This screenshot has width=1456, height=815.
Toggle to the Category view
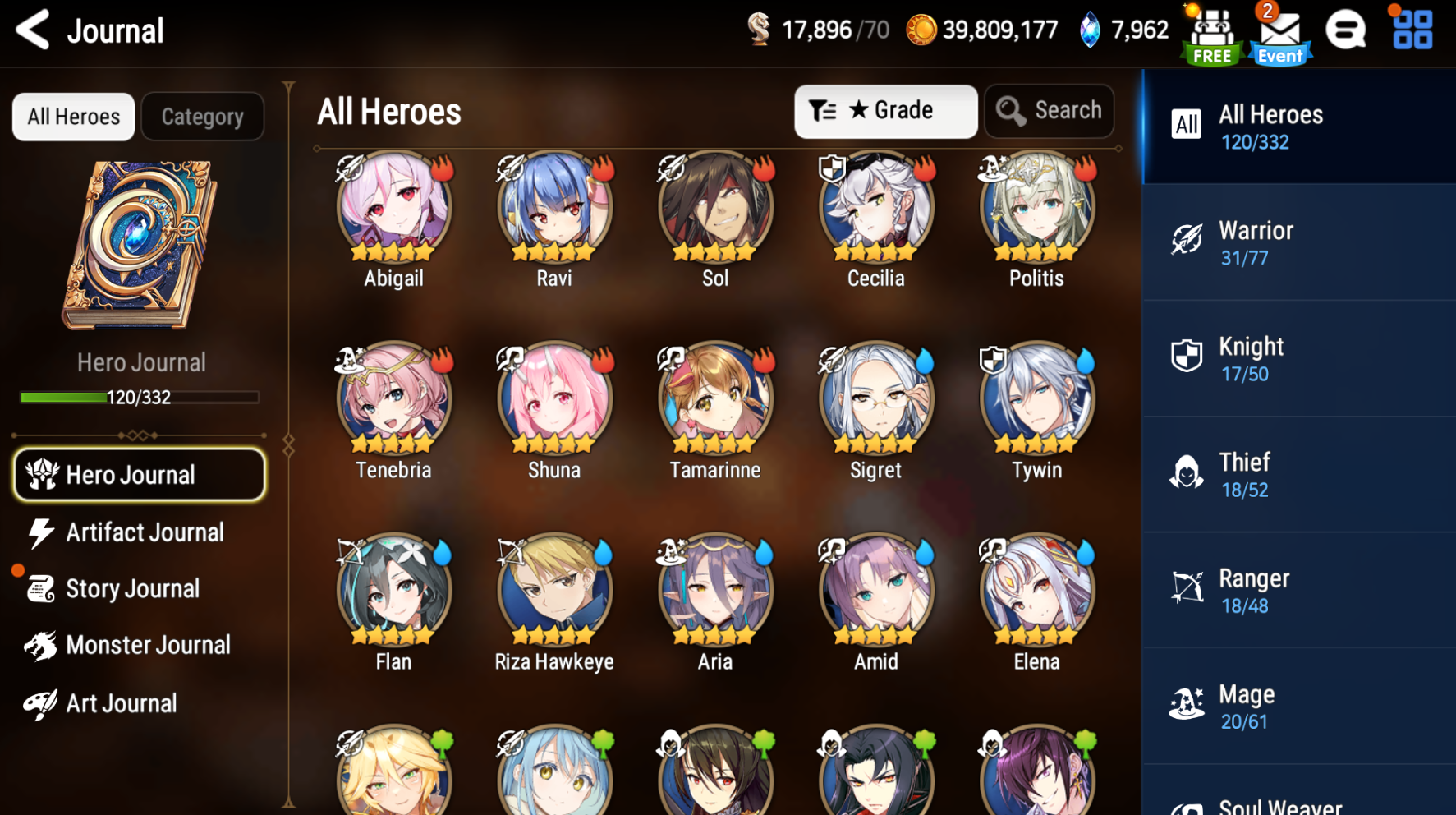202,116
